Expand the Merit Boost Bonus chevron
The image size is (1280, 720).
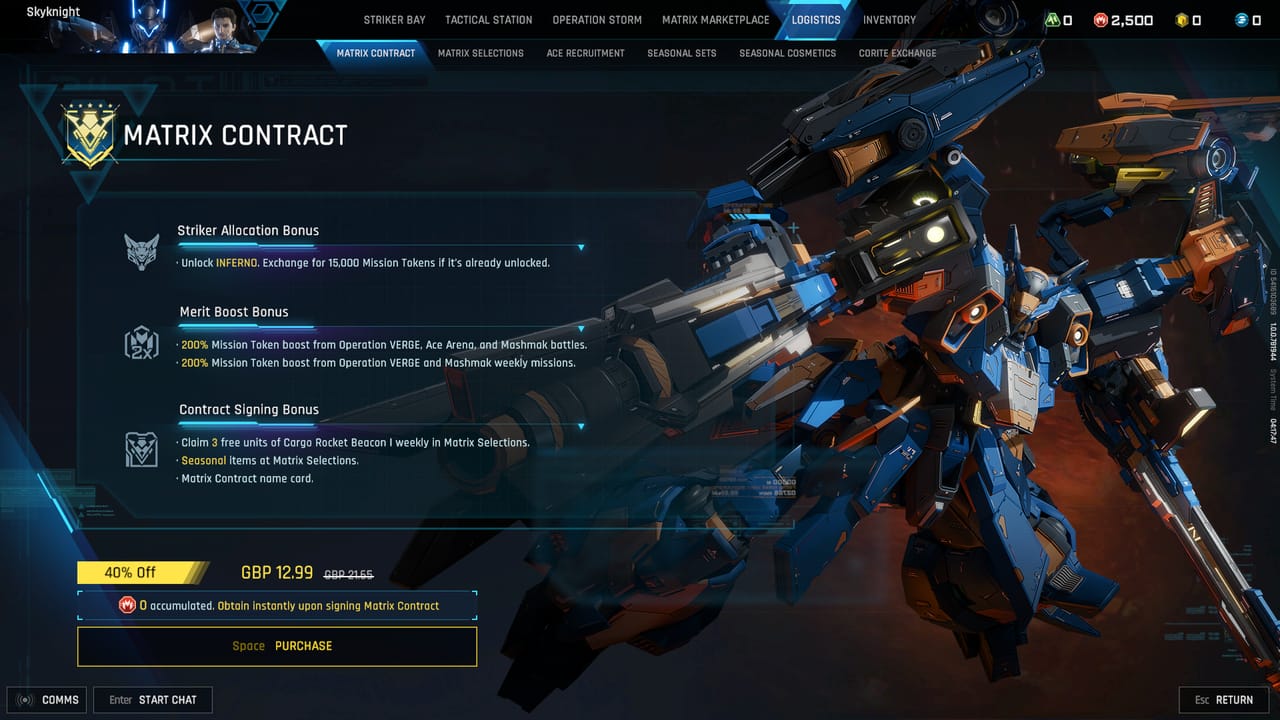point(580,329)
